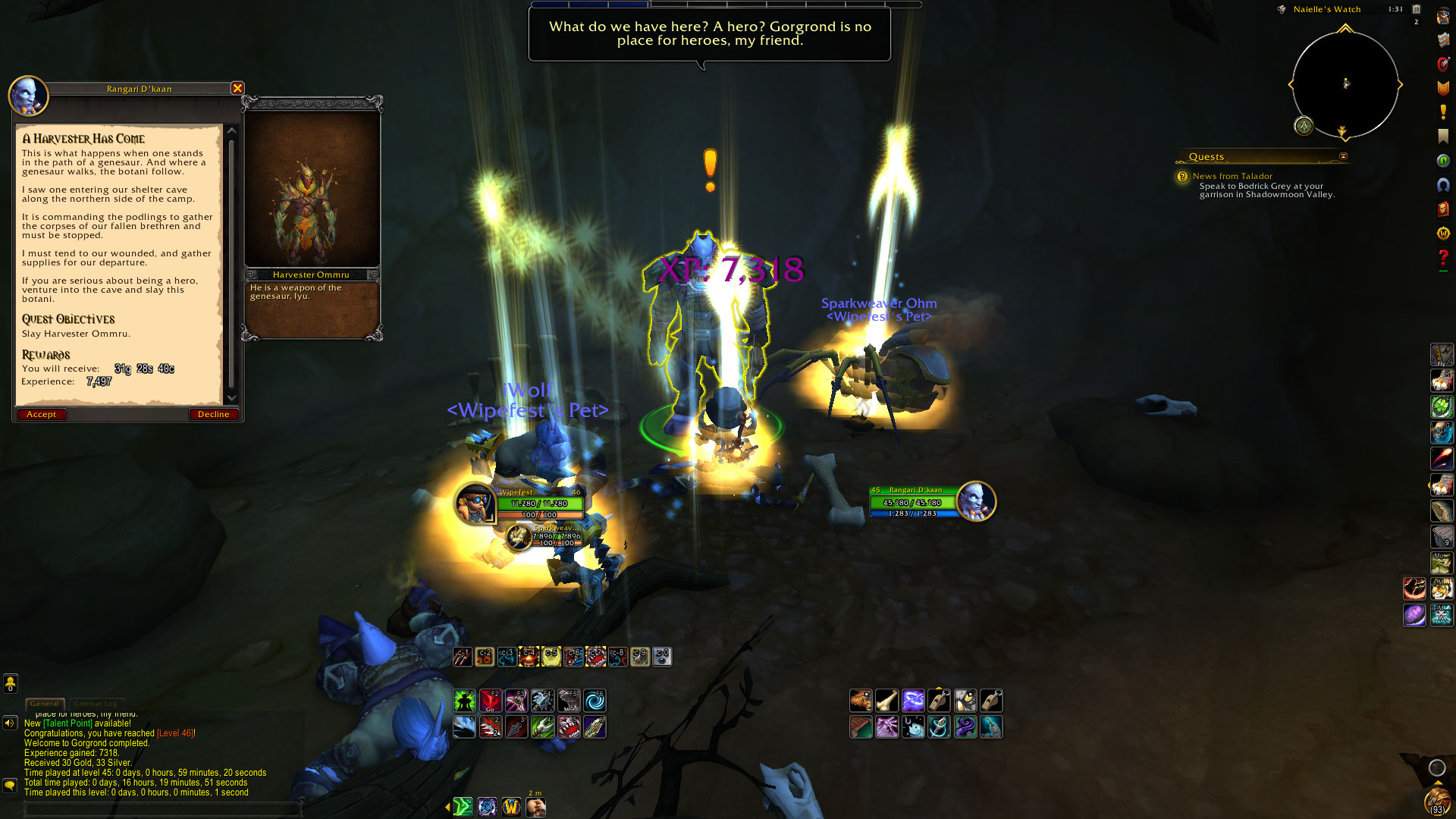The image size is (1456, 819).
Task: Select the News from Talador quest tracker entry
Action: coord(1232,176)
